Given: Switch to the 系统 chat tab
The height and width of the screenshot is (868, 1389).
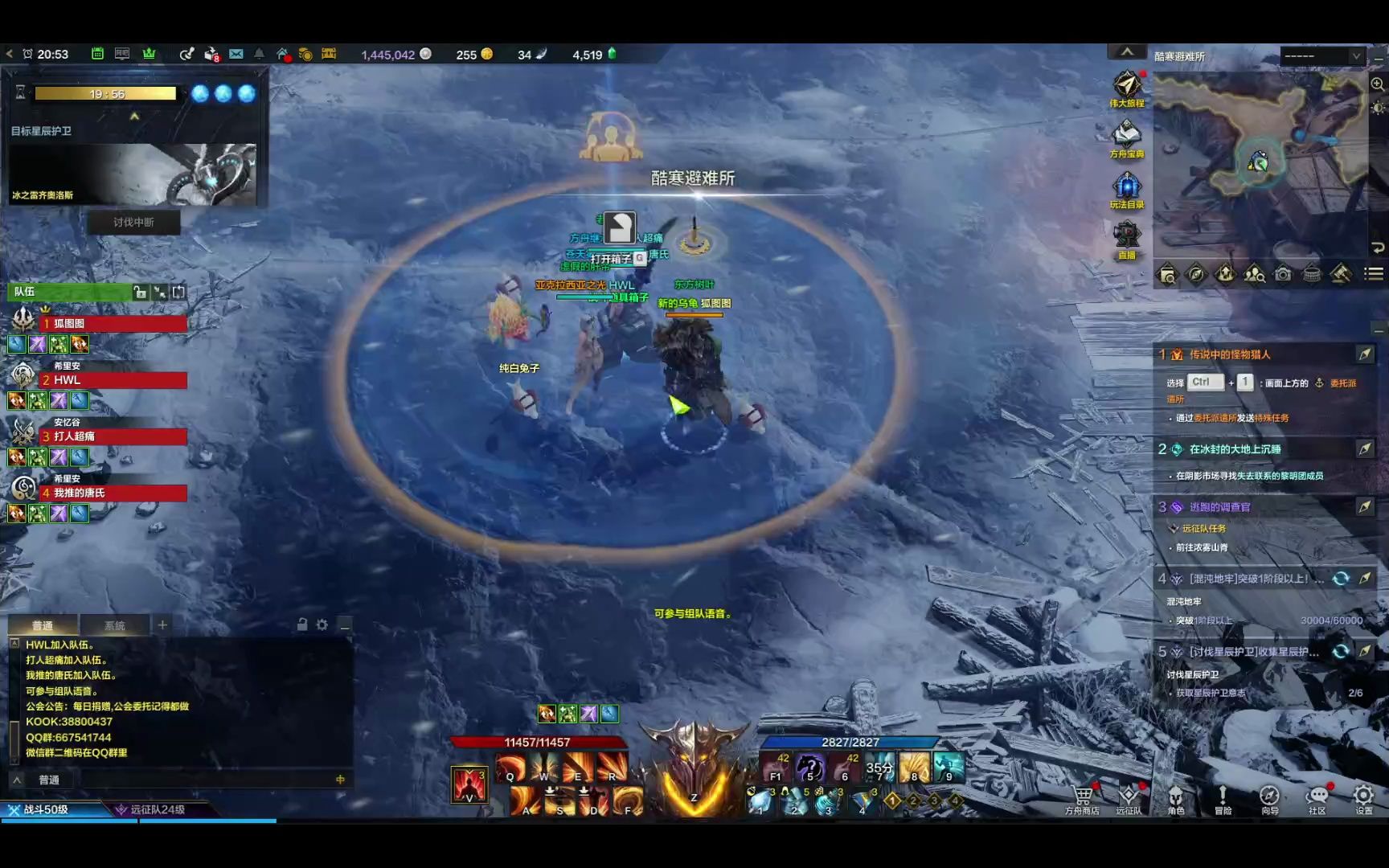Looking at the screenshot, I should click(116, 624).
